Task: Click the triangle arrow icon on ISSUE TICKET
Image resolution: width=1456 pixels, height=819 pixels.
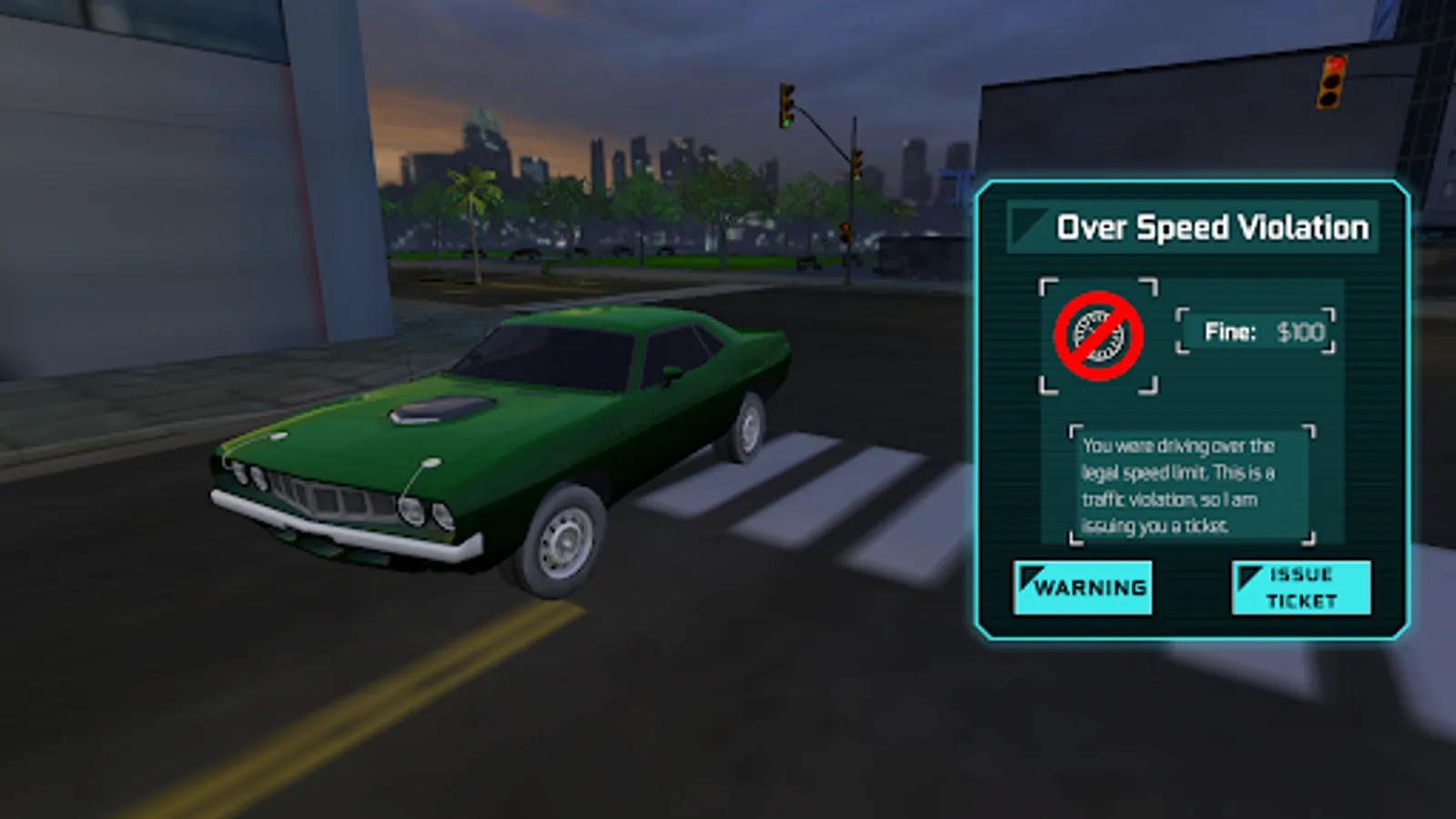Action: pyautogui.click(x=1249, y=576)
